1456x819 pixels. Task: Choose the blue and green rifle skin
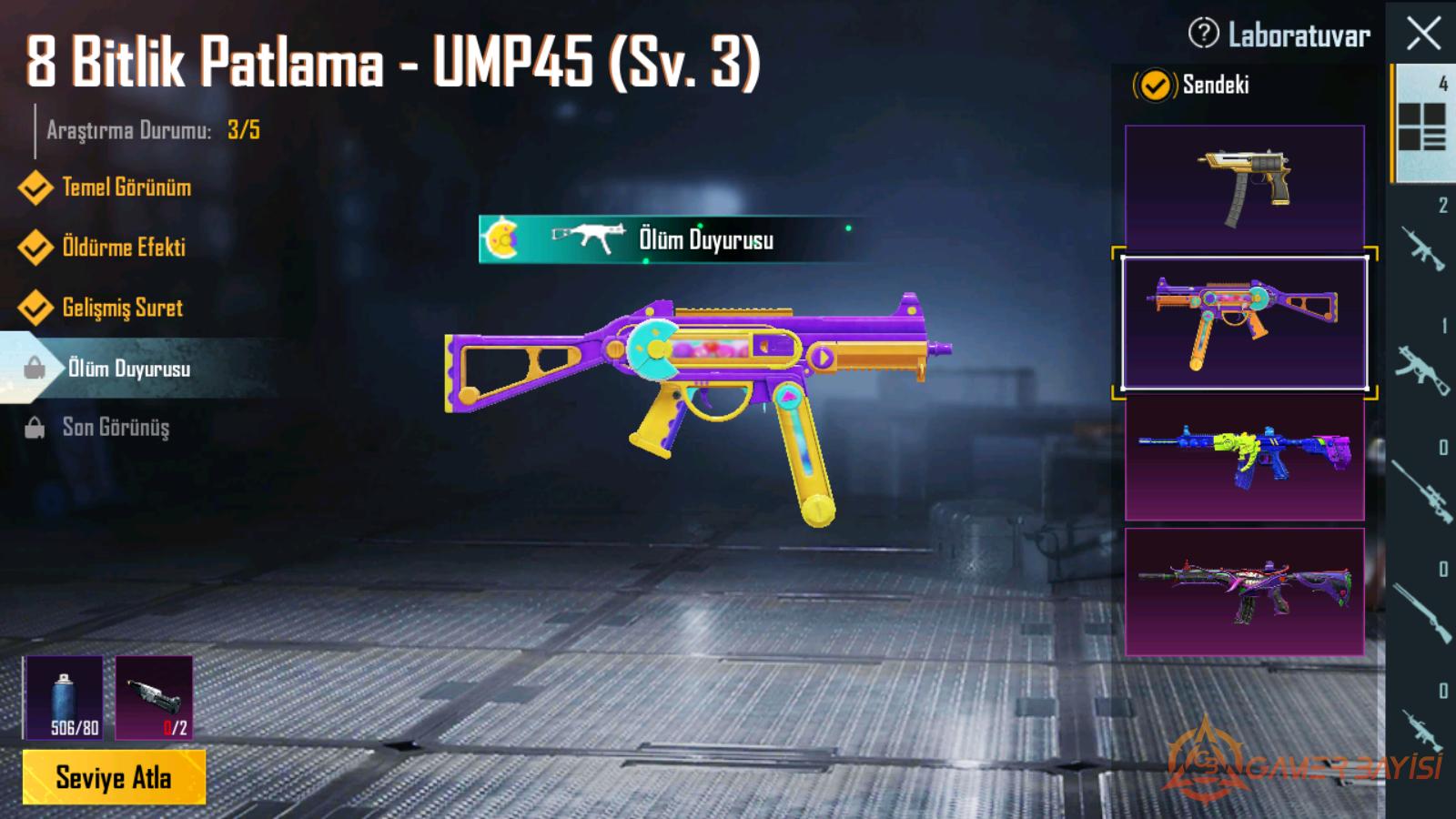pyautogui.click(x=1244, y=458)
